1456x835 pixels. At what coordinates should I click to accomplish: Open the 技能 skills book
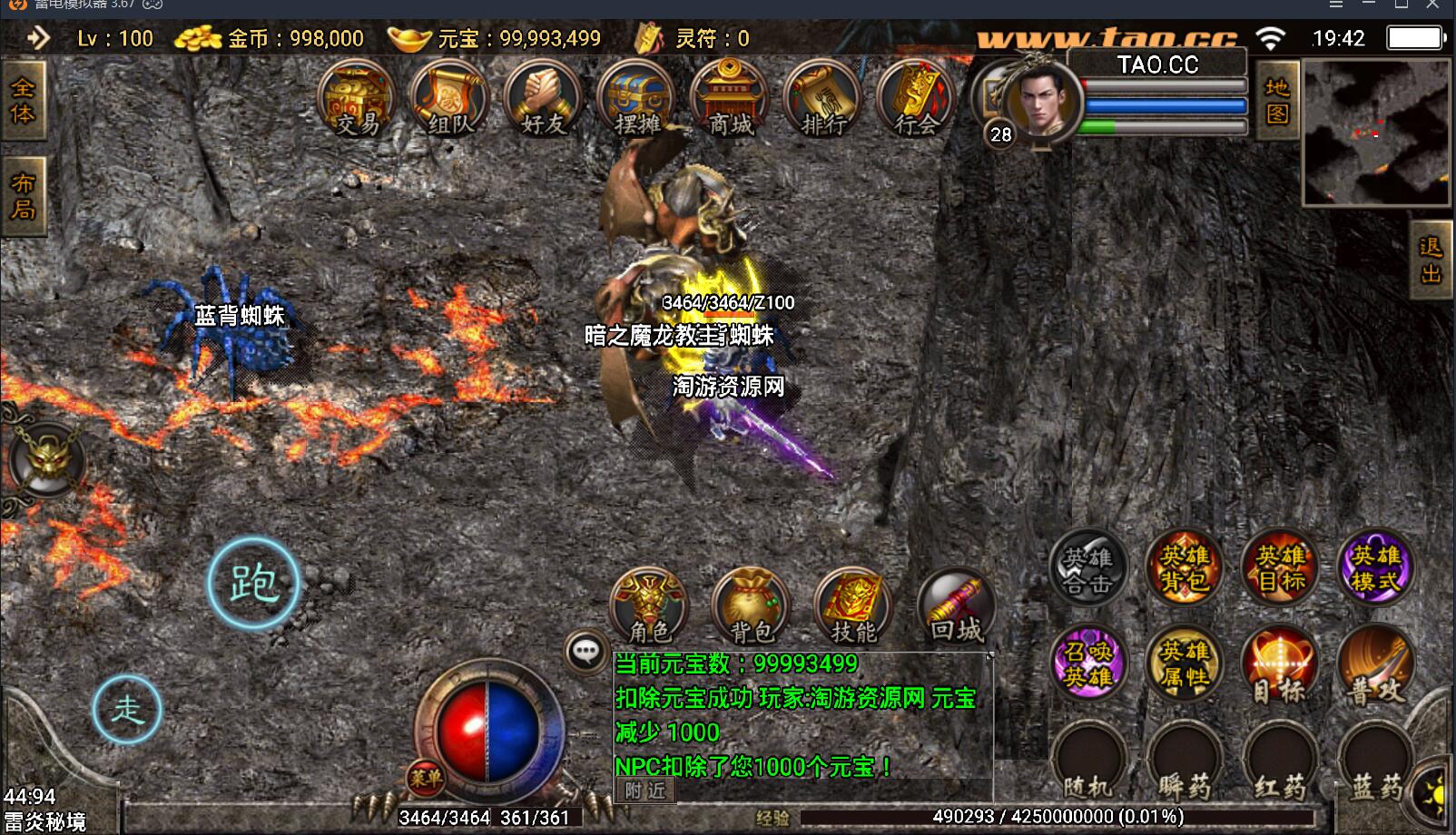[853, 606]
